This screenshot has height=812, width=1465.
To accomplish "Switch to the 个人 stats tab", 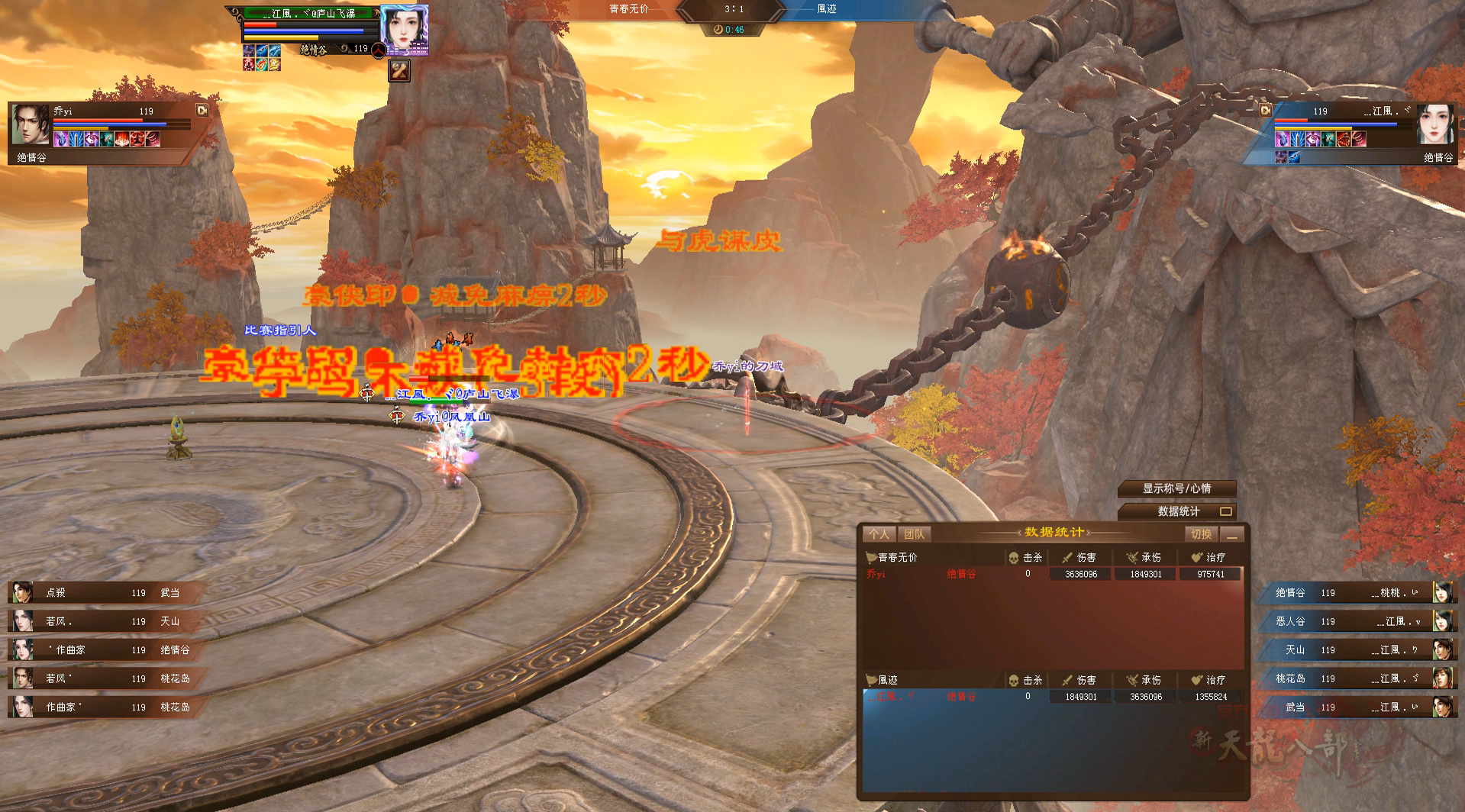I will pos(879,534).
